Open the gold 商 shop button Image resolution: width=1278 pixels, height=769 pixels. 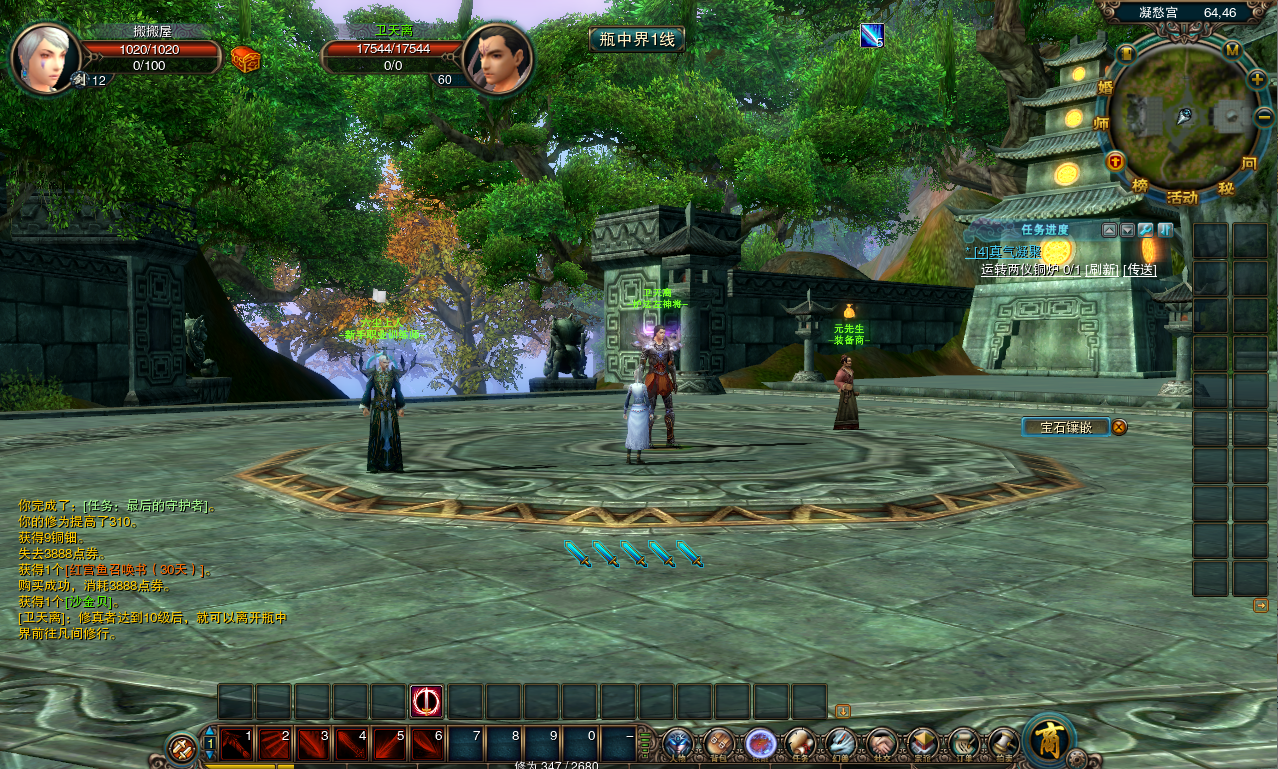point(1049,740)
